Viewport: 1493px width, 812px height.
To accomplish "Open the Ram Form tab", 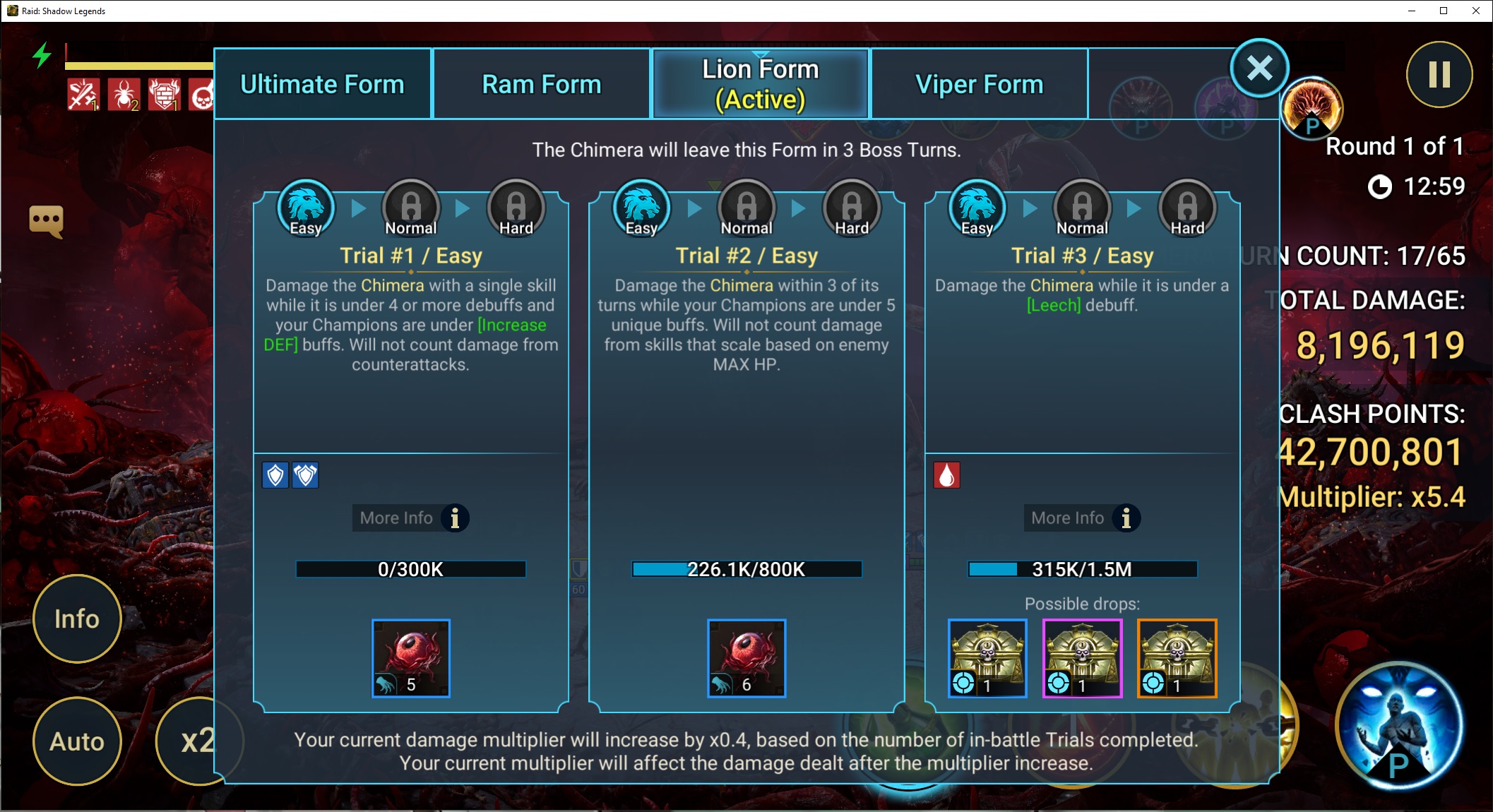I will (x=541, y=84).
